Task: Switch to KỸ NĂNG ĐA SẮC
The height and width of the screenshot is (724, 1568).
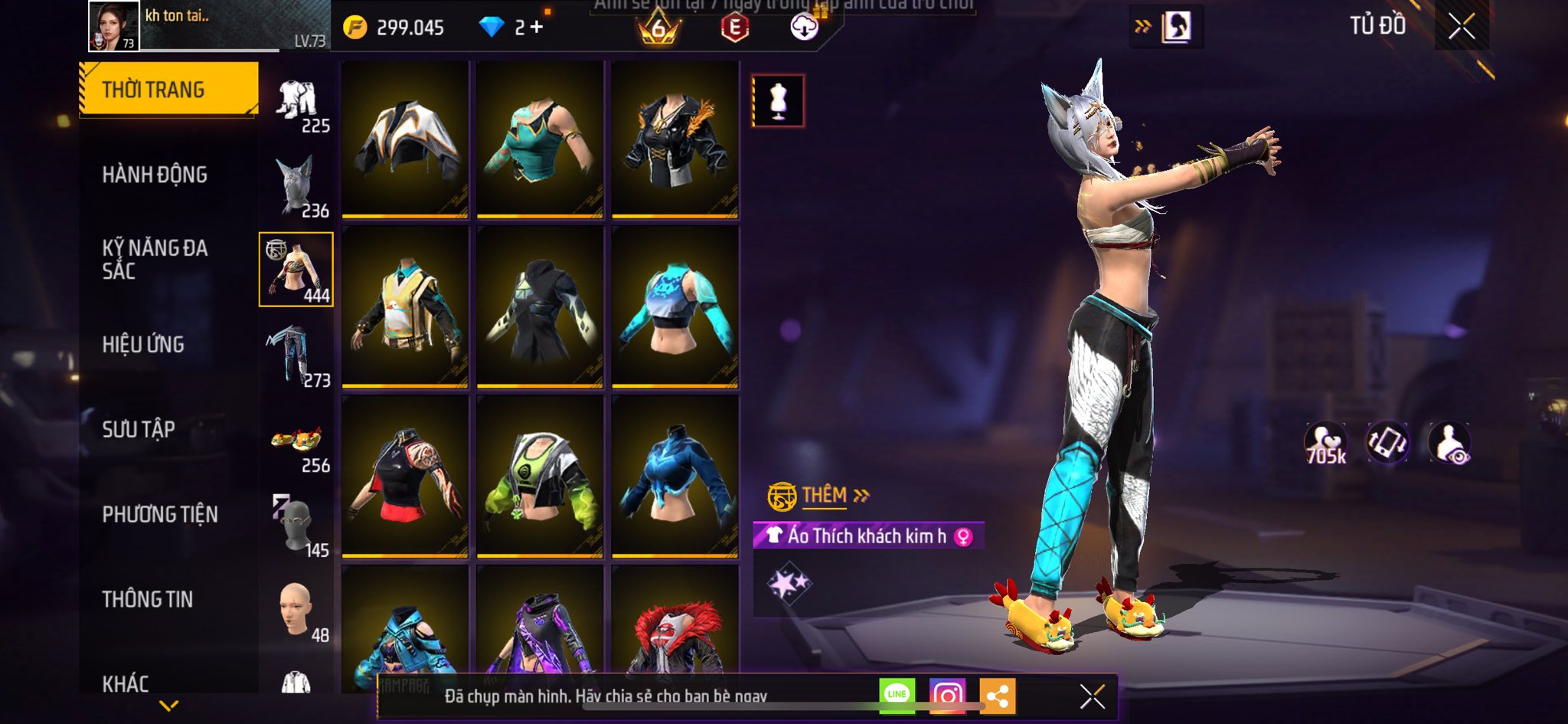Action: tap(155, 259)
